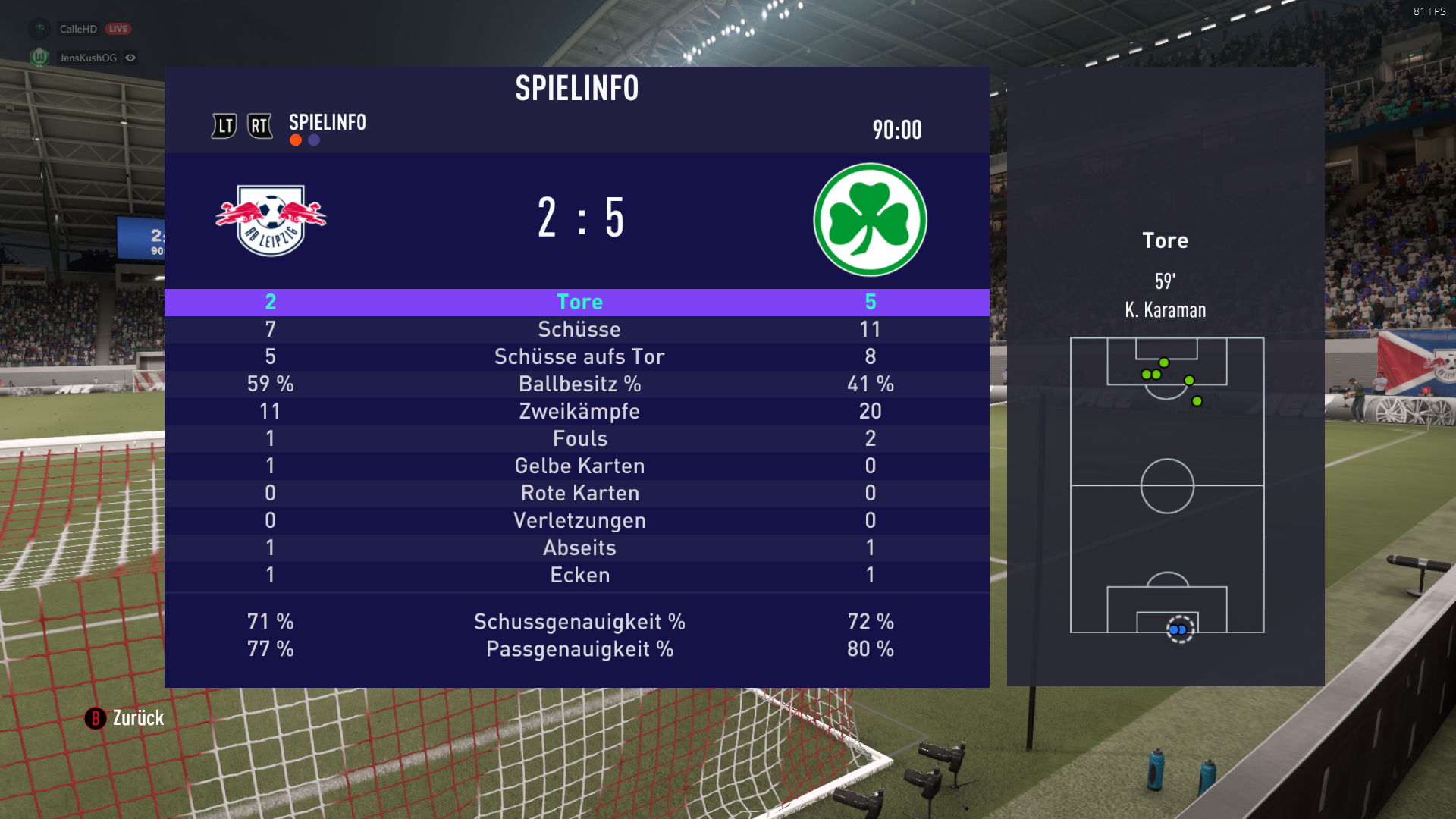This screenshot has height=819, width=1456.
Task: Highlight the Rote Karten row
Action: (579, 493)
